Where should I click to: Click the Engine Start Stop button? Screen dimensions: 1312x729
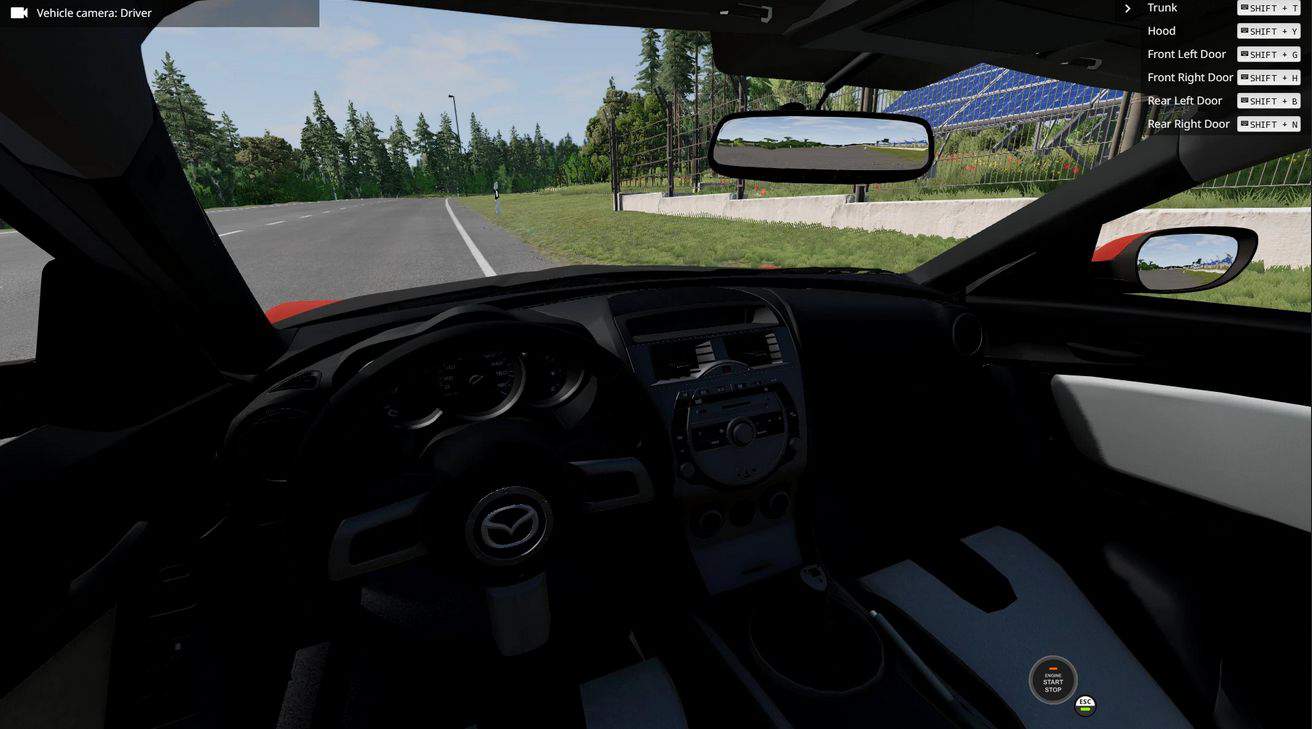pyautogui.click(x=1053, y=681)
